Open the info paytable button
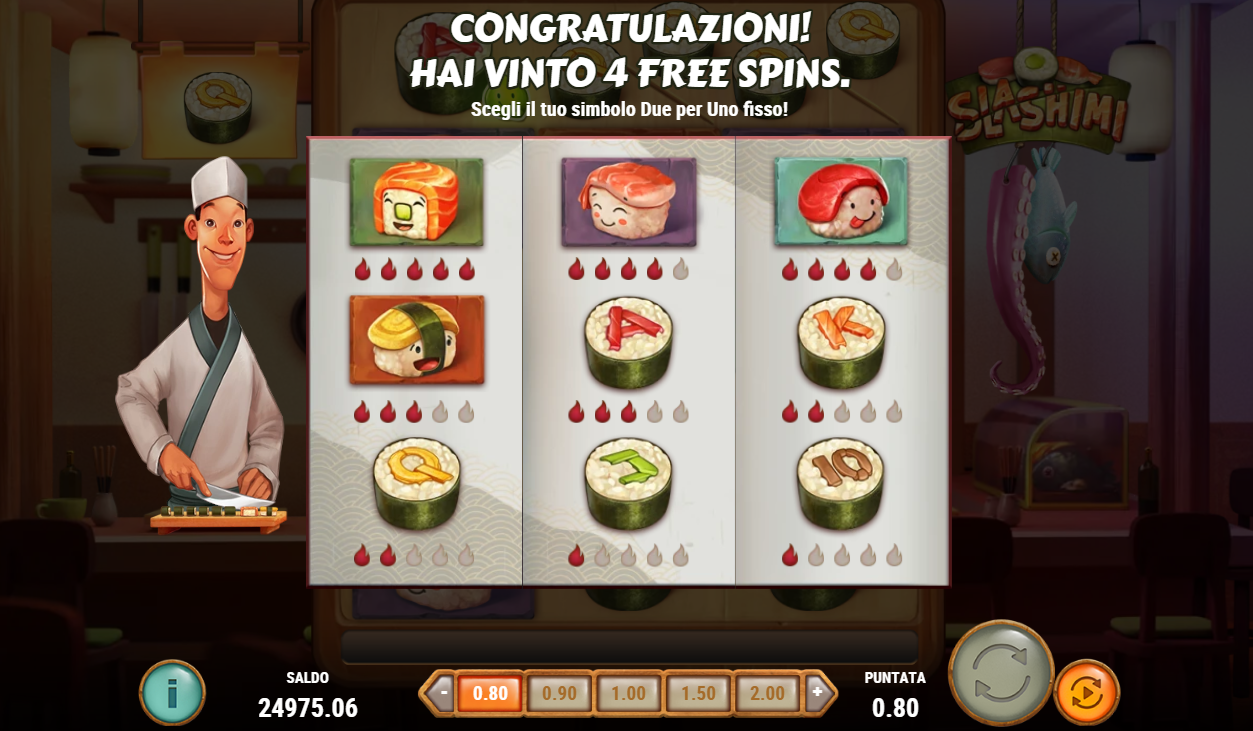1253x731 pixels. coord(172,692)
